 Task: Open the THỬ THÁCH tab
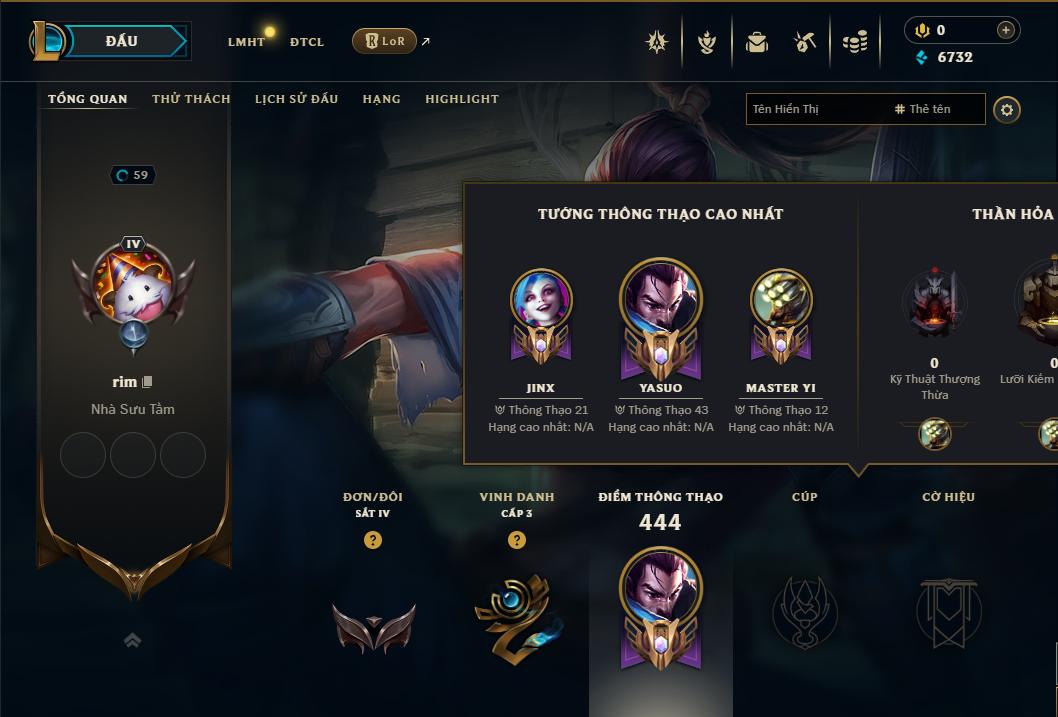pos(191,99)
